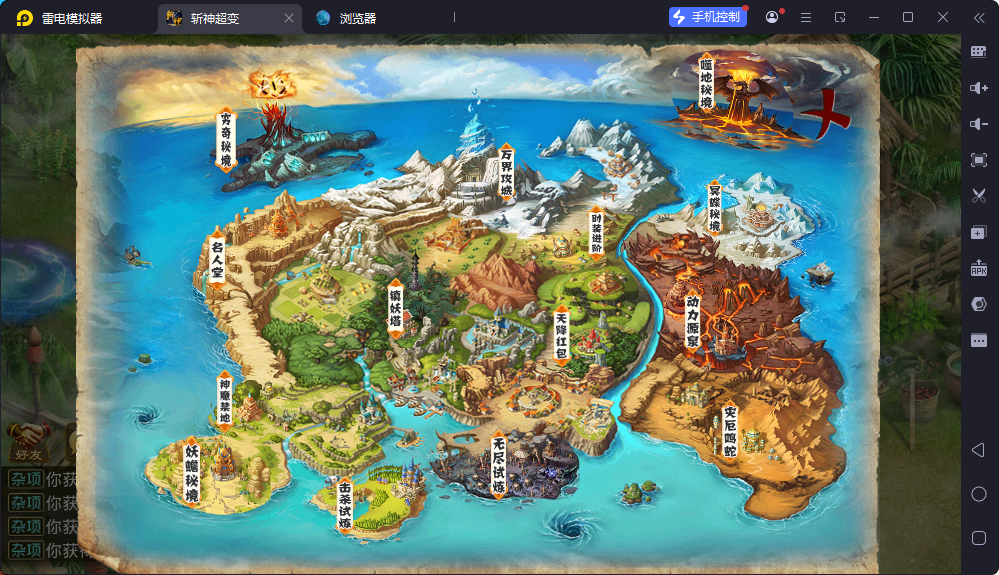Choose the 击杀试炼 trial
This screenshot has width=999, height=575.
(x=345, y=507)
